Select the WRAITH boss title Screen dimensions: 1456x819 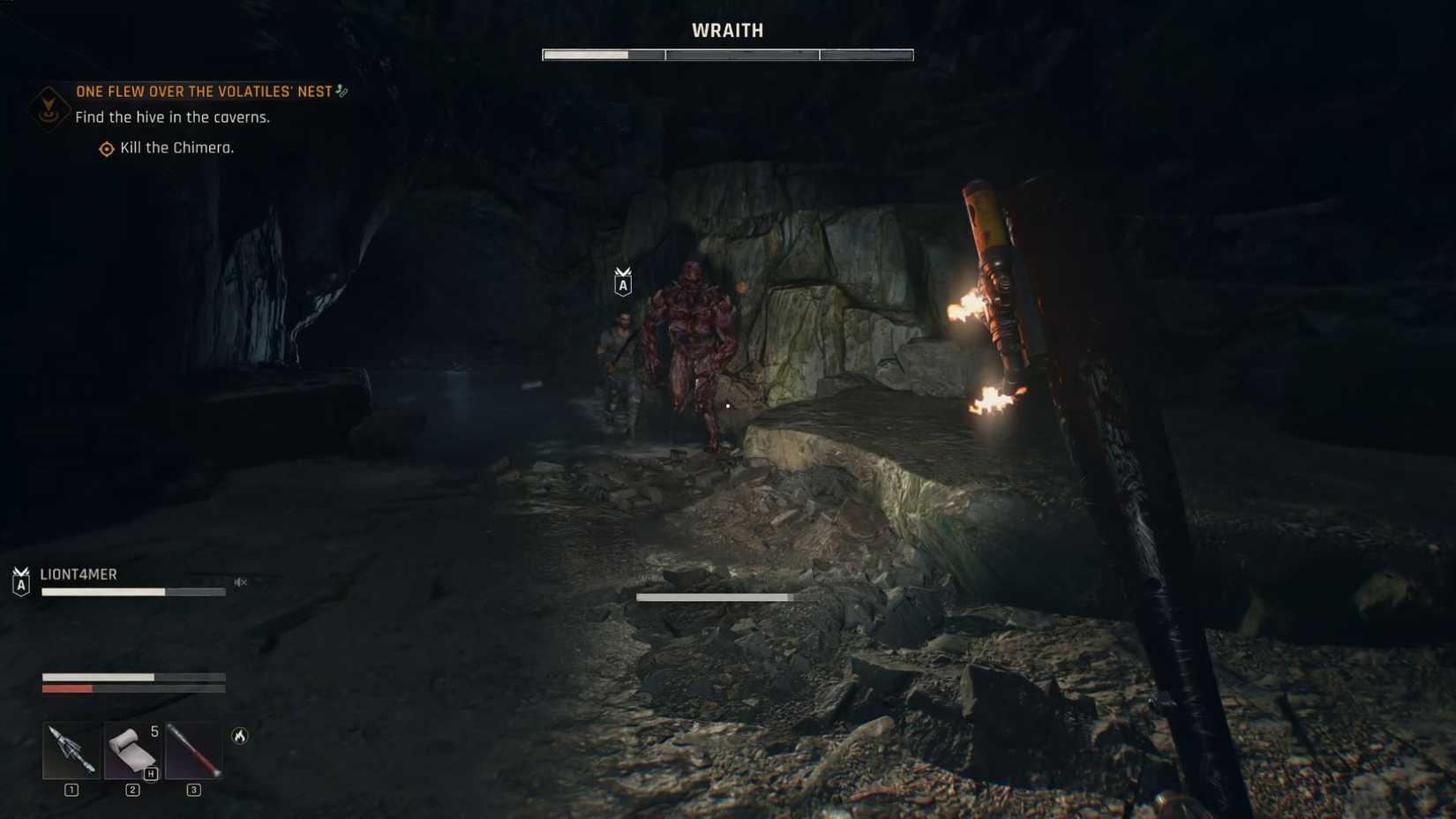coord(727,30)
